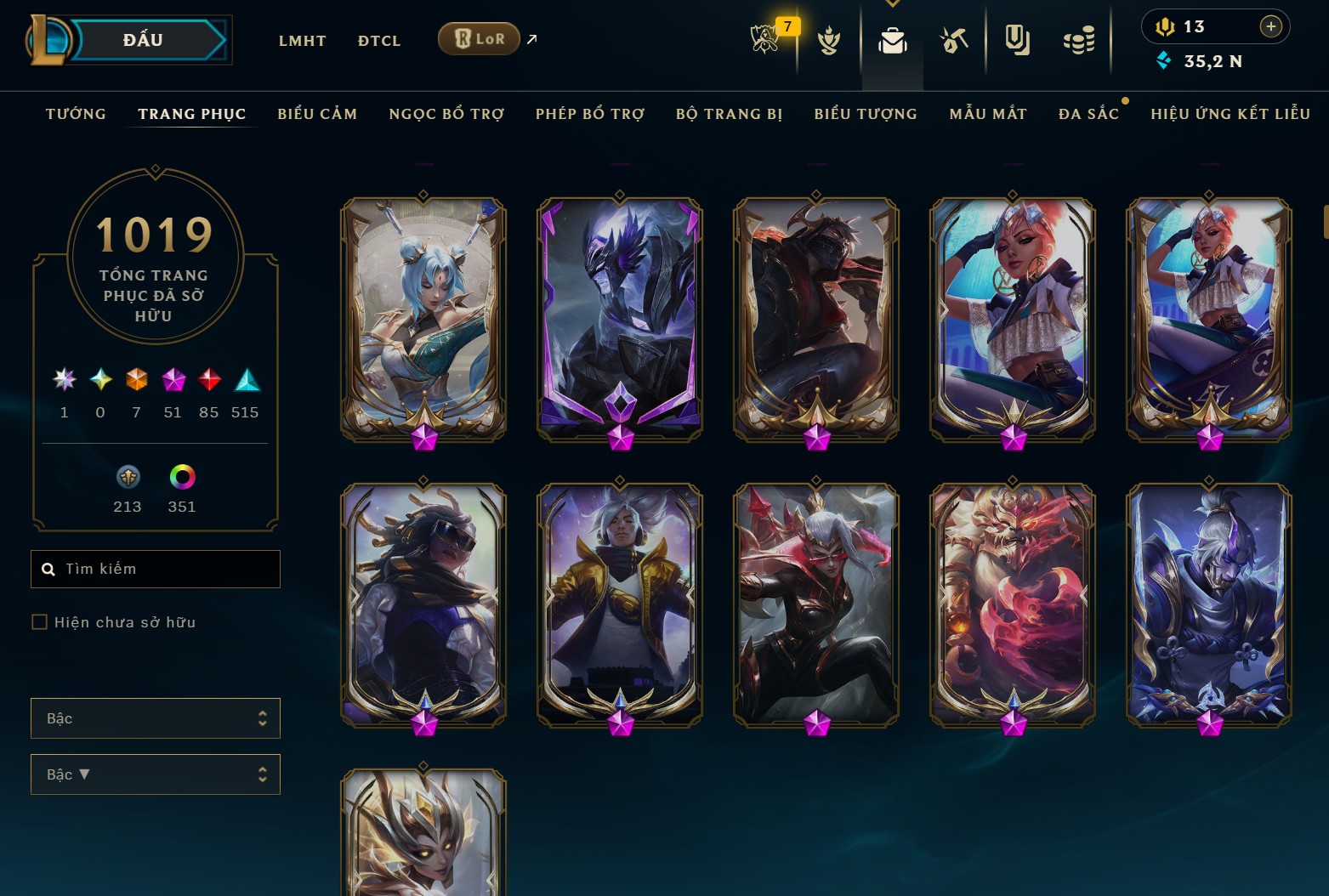The height and width of the screenshot is (896, 1329).
Task: Click the chroma color wheel showing 351
Action: [181, 478]
